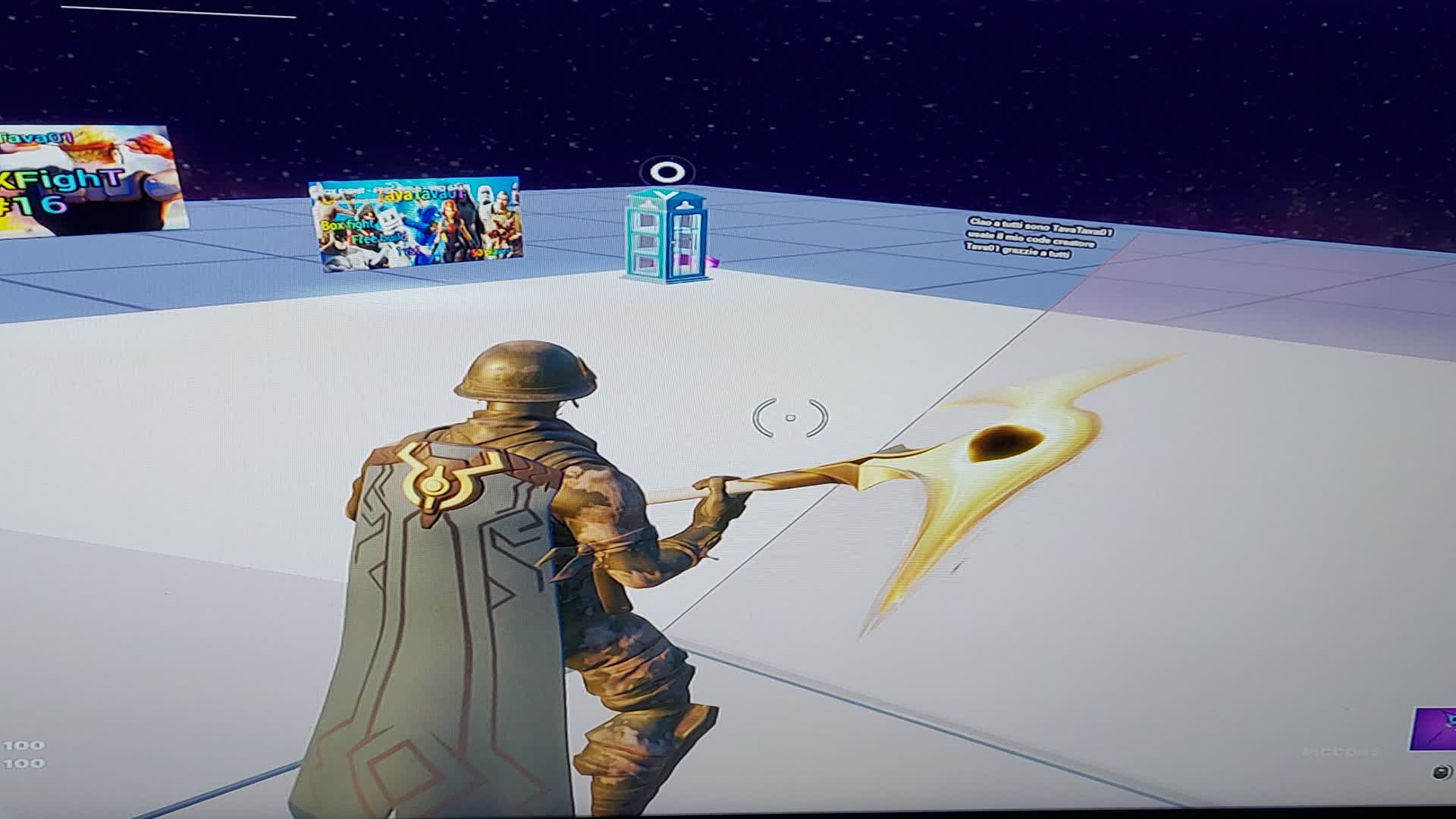Click the O button prompt above the rift booth
The image size is (1456, 819).
[x=667, y=173]
